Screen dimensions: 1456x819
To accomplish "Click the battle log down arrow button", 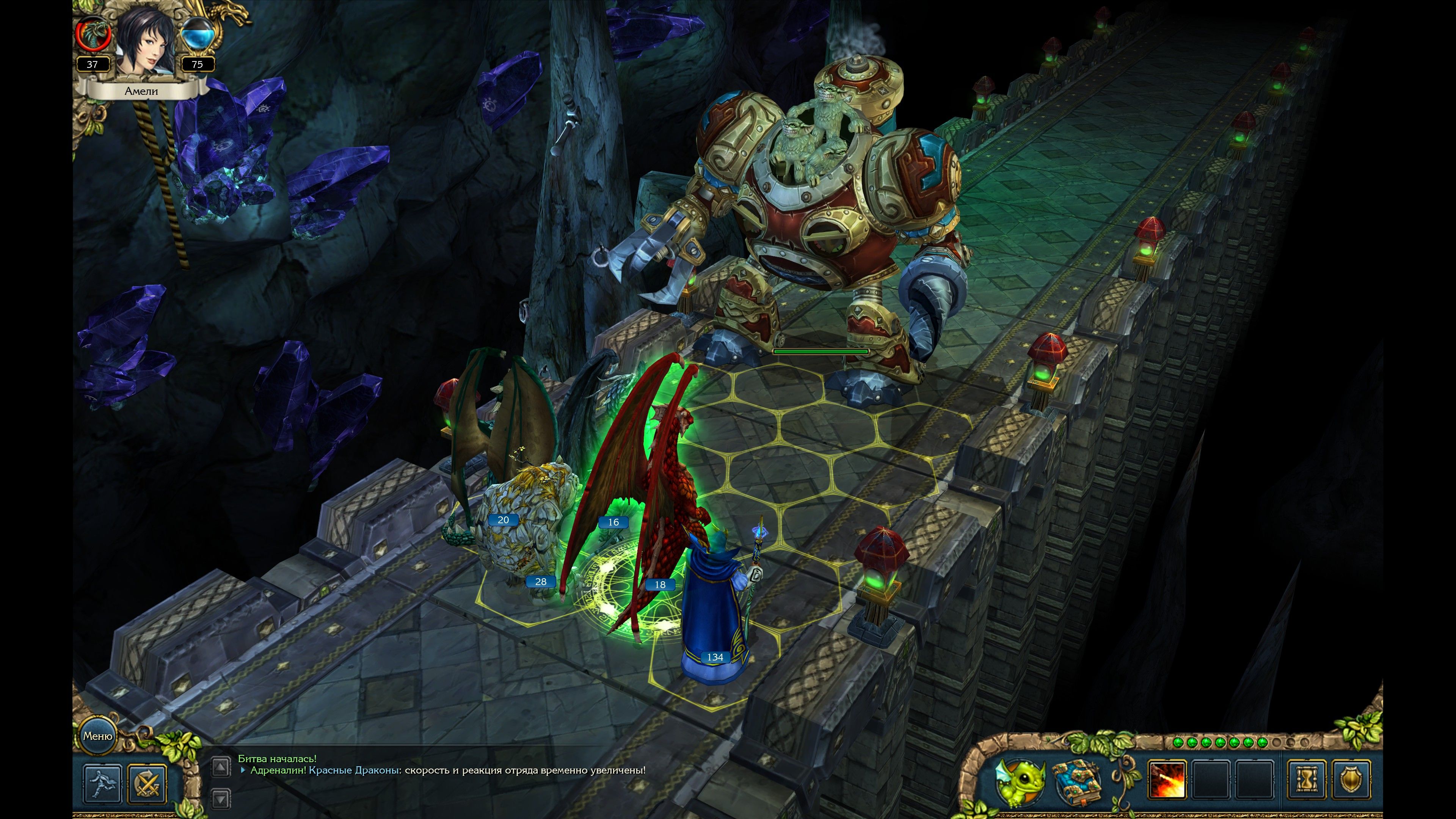I will 220,799.
